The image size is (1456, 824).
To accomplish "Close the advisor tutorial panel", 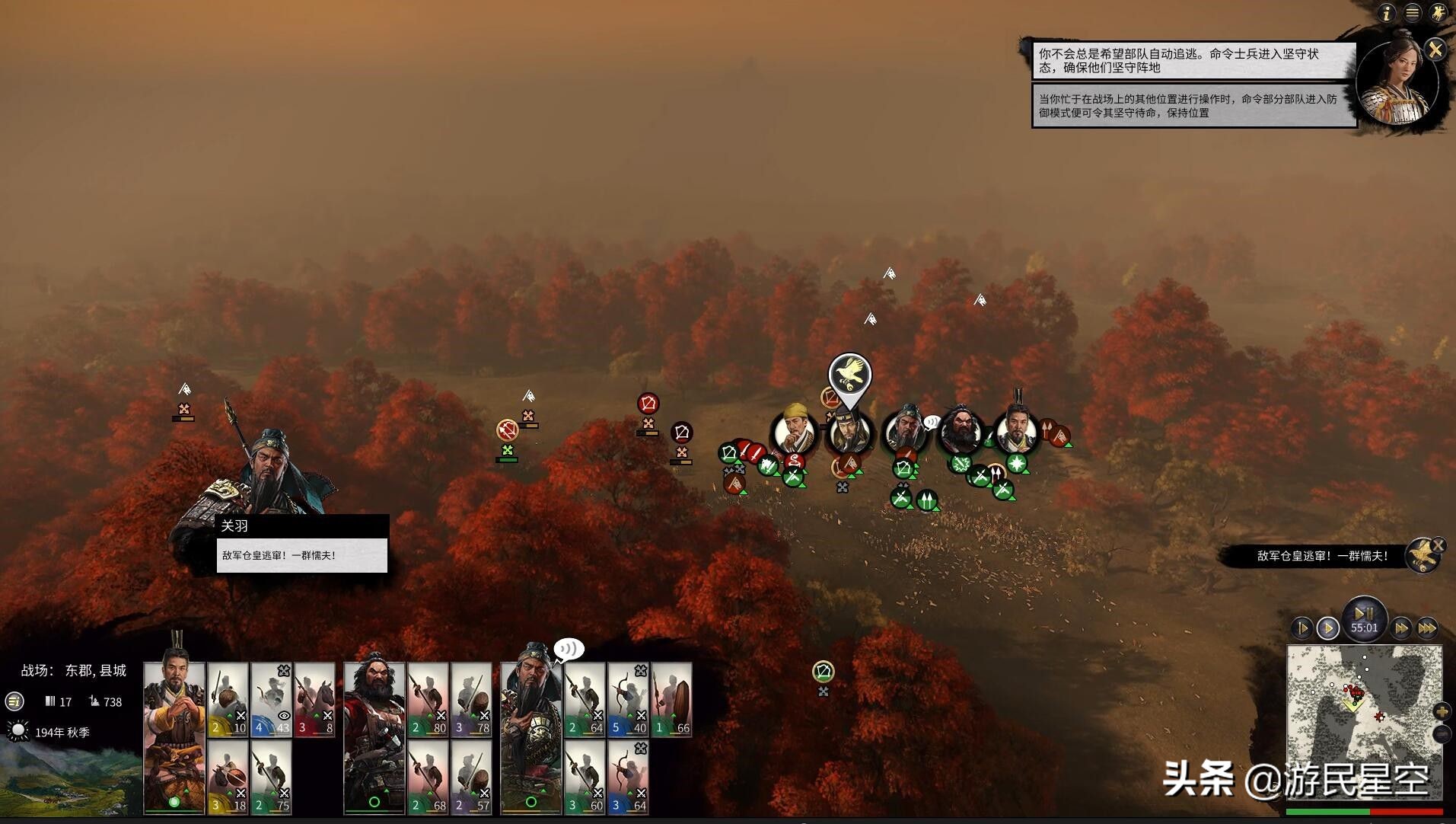I will click(1435, 50).
